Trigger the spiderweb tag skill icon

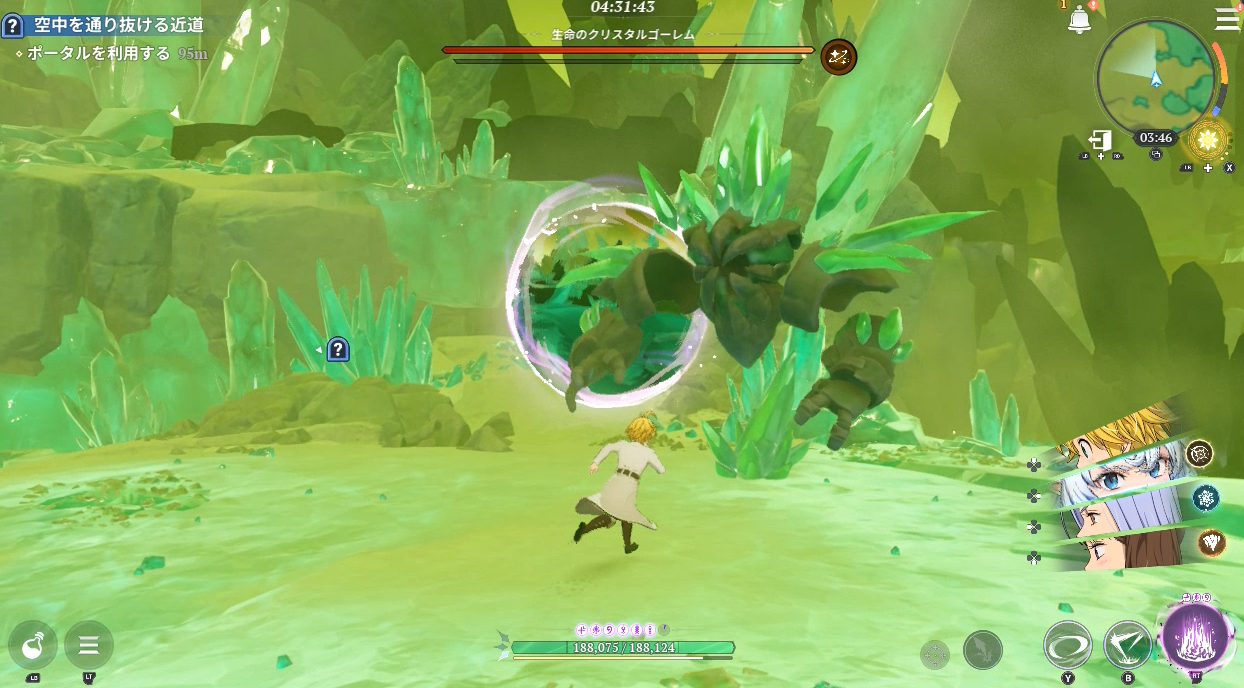(x=1199, y=453)
